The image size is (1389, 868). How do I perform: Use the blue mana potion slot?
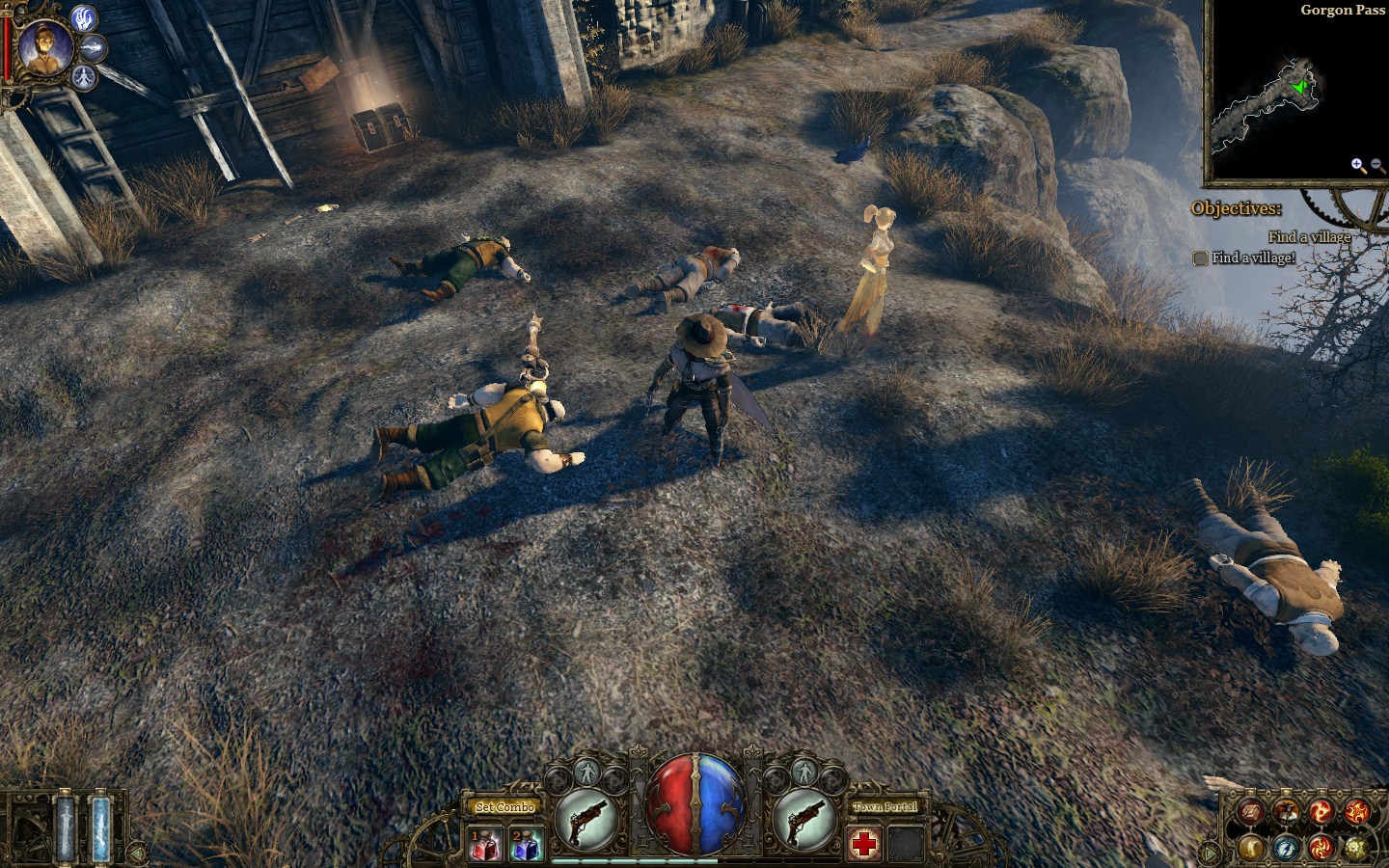tap(526, 845)
